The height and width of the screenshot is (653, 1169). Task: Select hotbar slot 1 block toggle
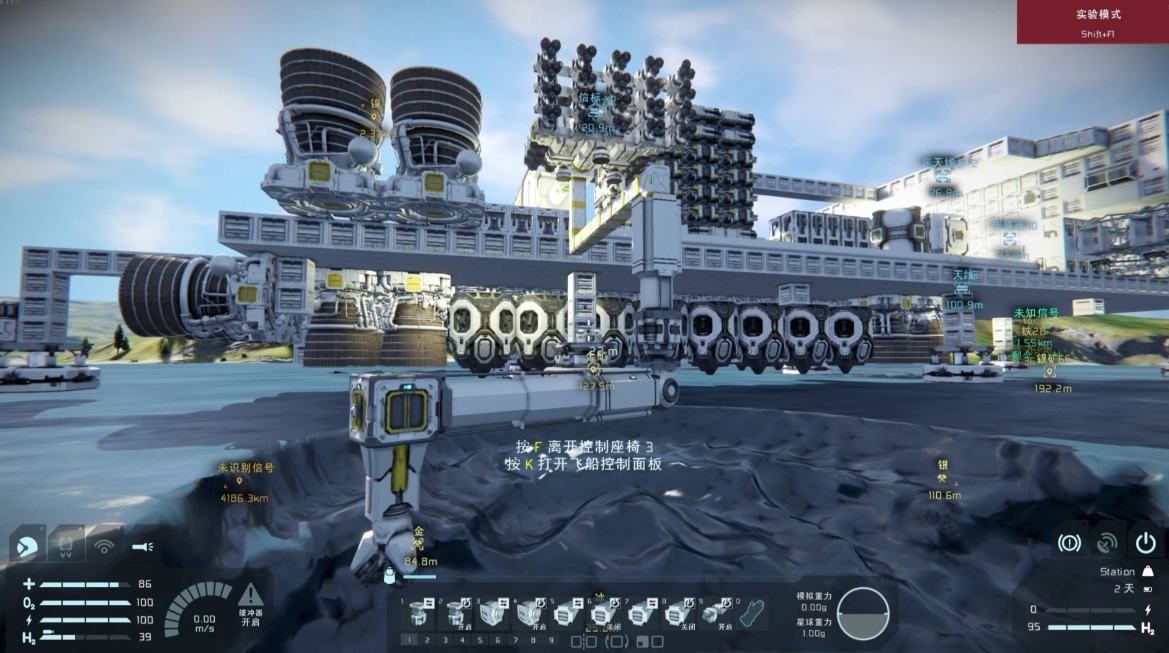(x=421, y=612)
